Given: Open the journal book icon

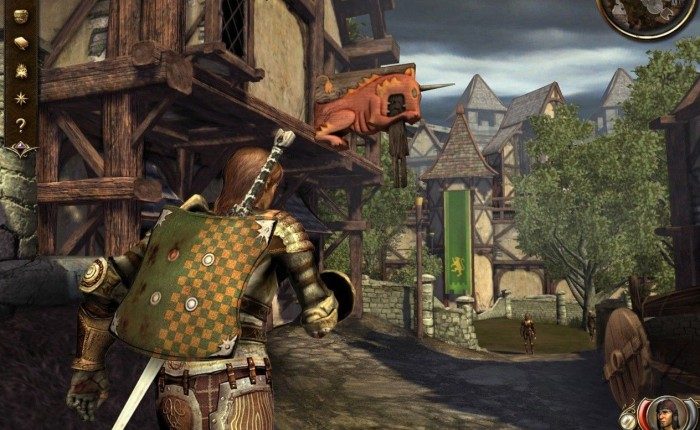Looking at the screenshot, I should [19, 43].
